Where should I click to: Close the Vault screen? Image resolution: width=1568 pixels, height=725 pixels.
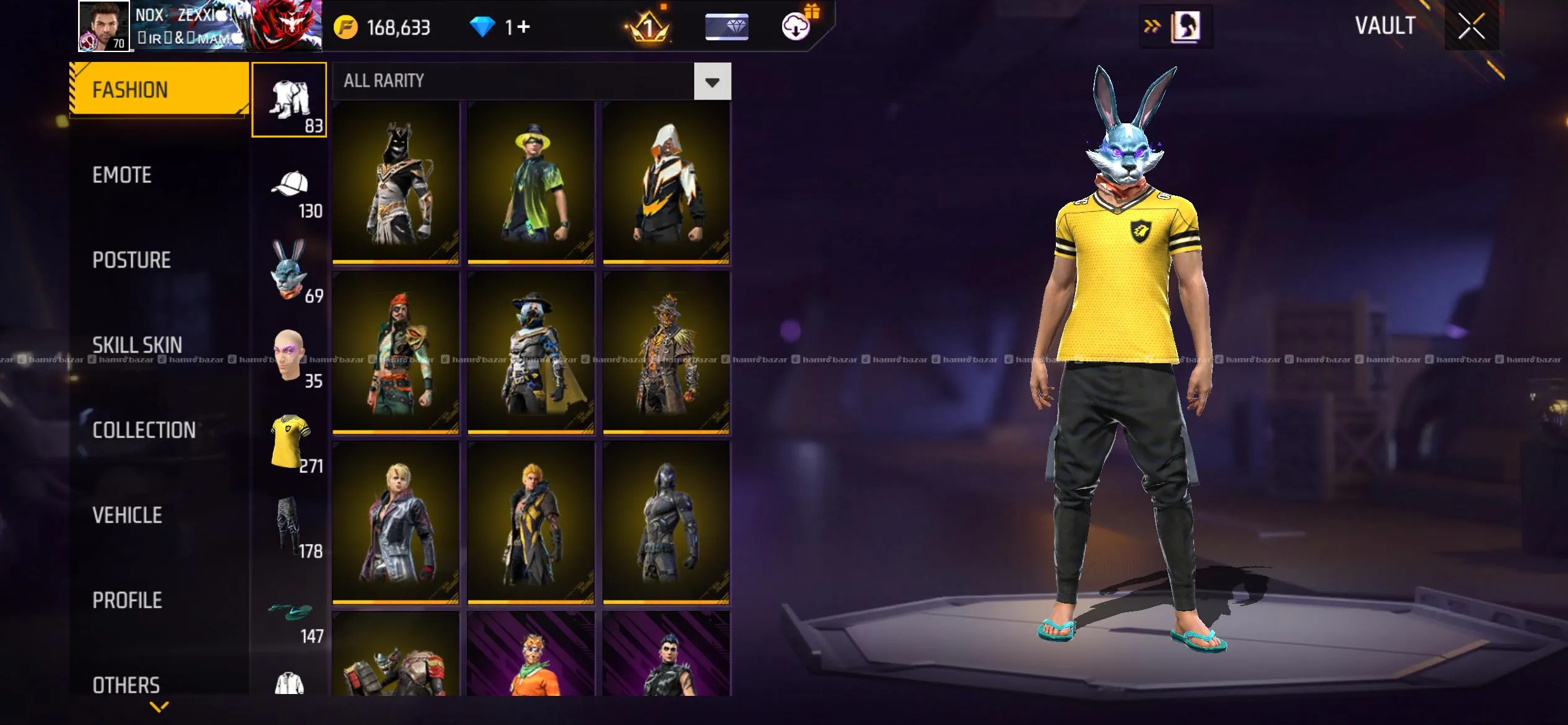[1471, 27]
